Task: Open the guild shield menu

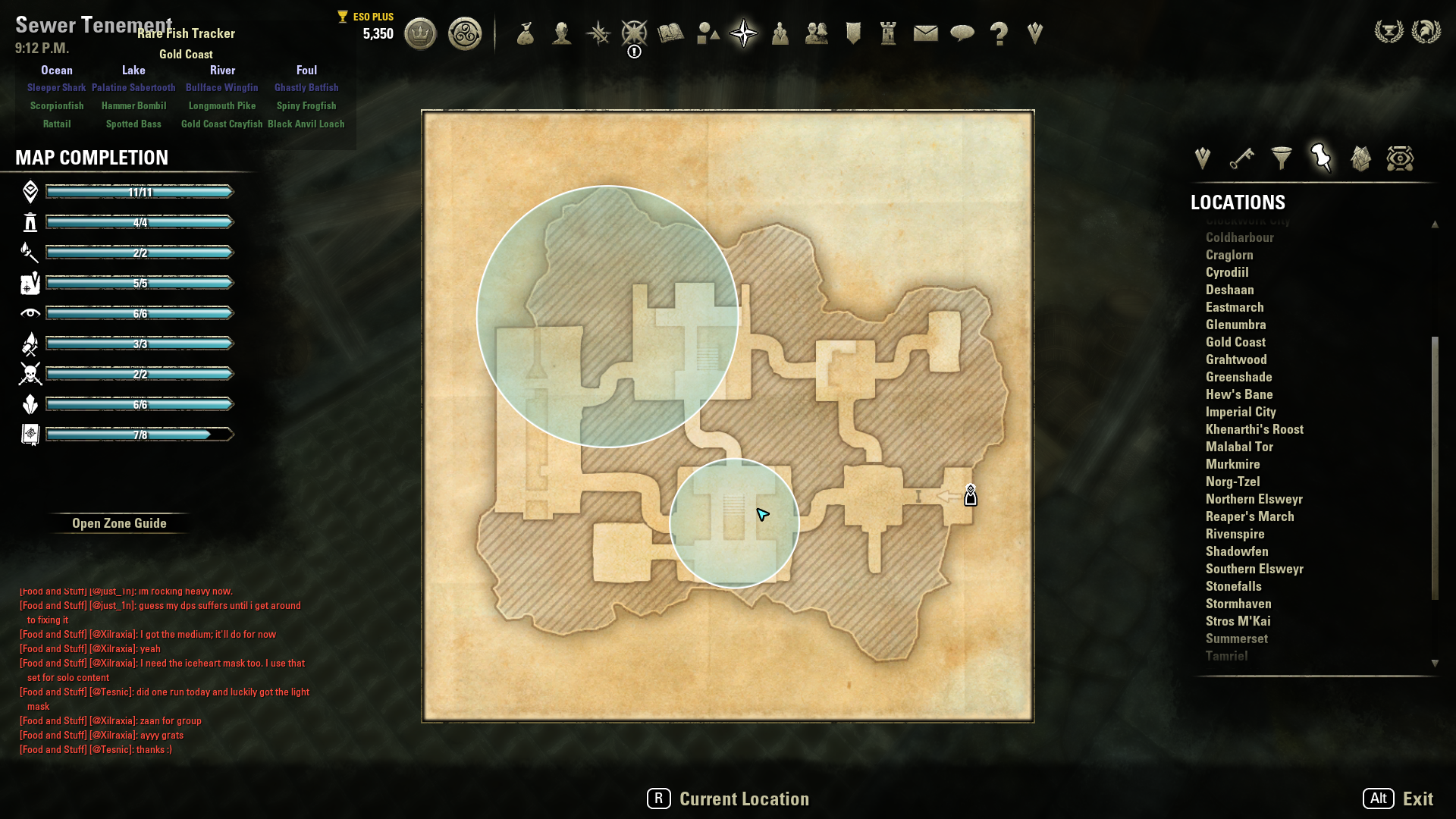Action: pos(853,34)
